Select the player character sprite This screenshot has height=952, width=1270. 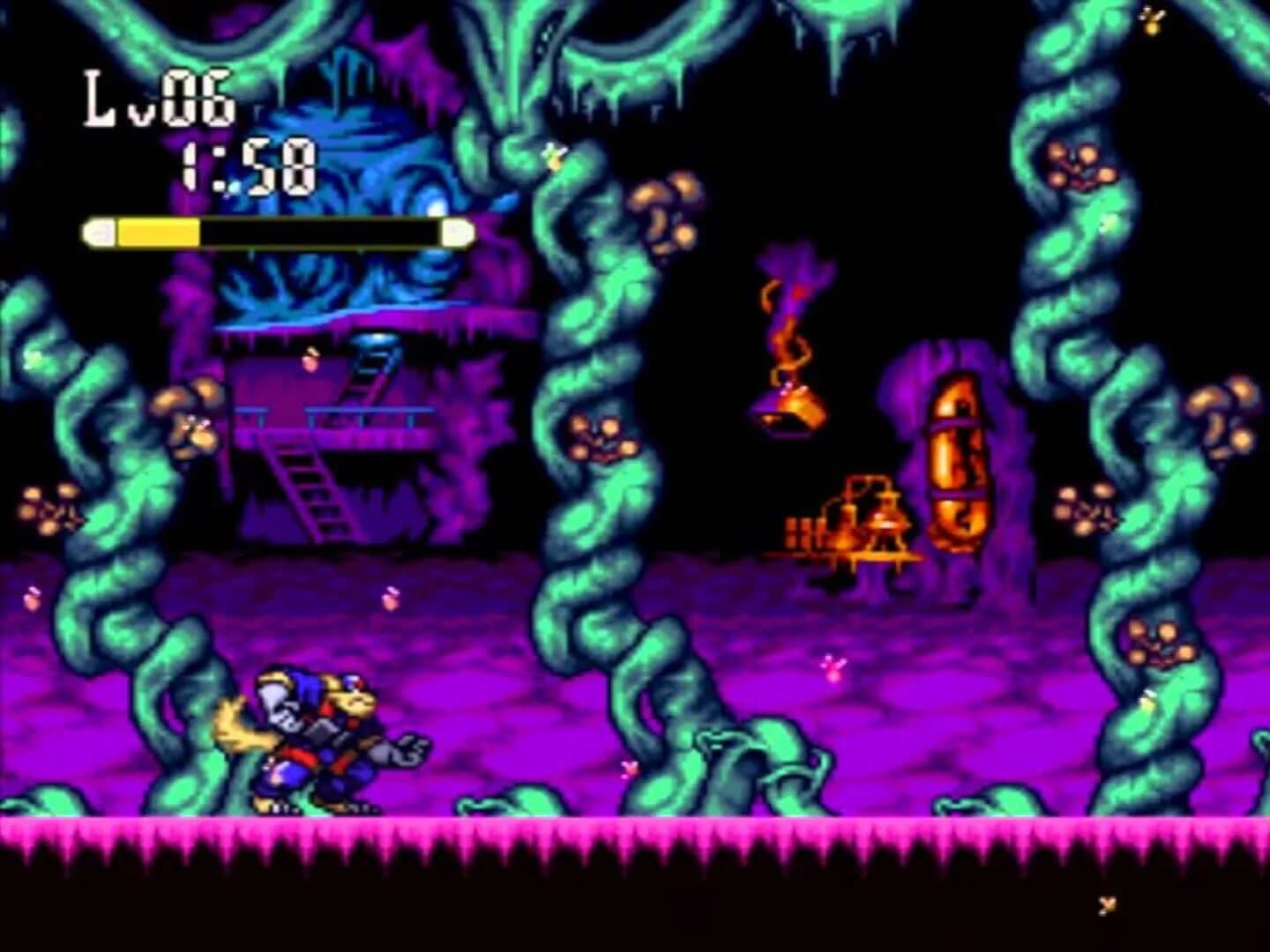coord(326,740)
